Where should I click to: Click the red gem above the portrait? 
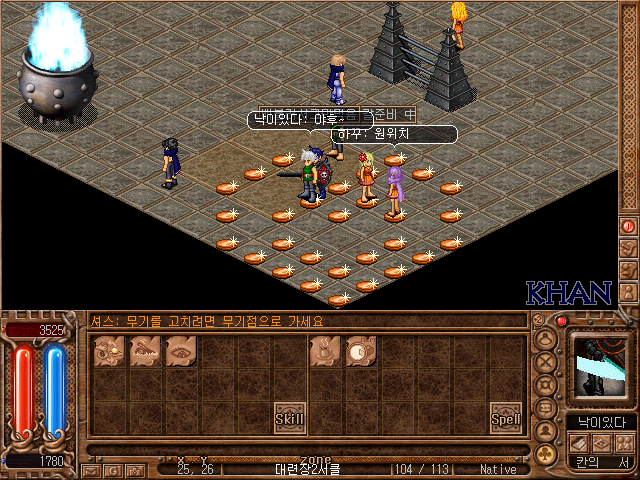point(561,322)
